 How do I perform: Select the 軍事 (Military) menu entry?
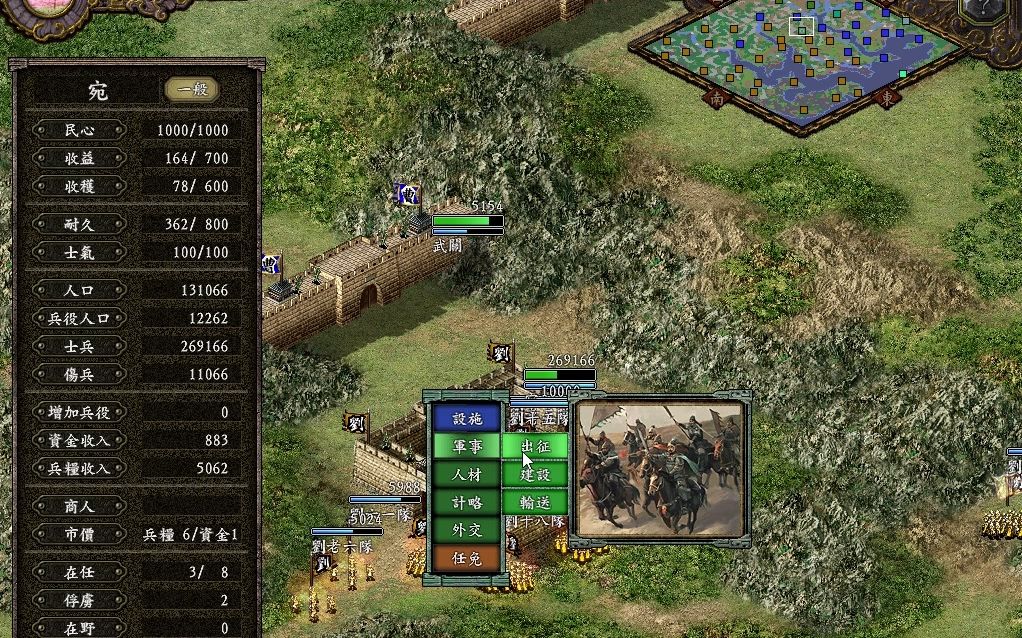(467, 447)
